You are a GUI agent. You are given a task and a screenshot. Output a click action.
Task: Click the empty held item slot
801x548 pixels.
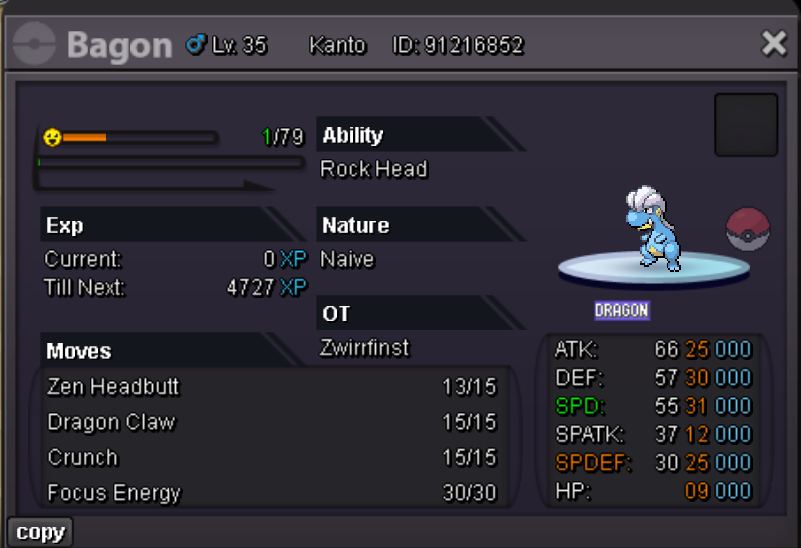pyautogui.click(x=746, y=125)
